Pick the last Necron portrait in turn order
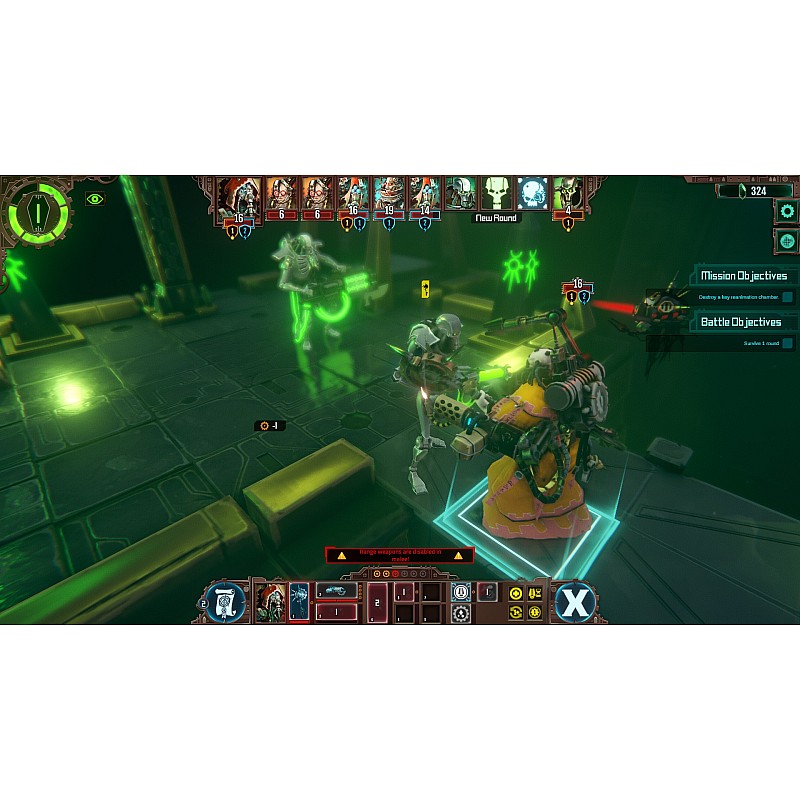The height and width of the screenshot is (800, 800). pos(568,194)
